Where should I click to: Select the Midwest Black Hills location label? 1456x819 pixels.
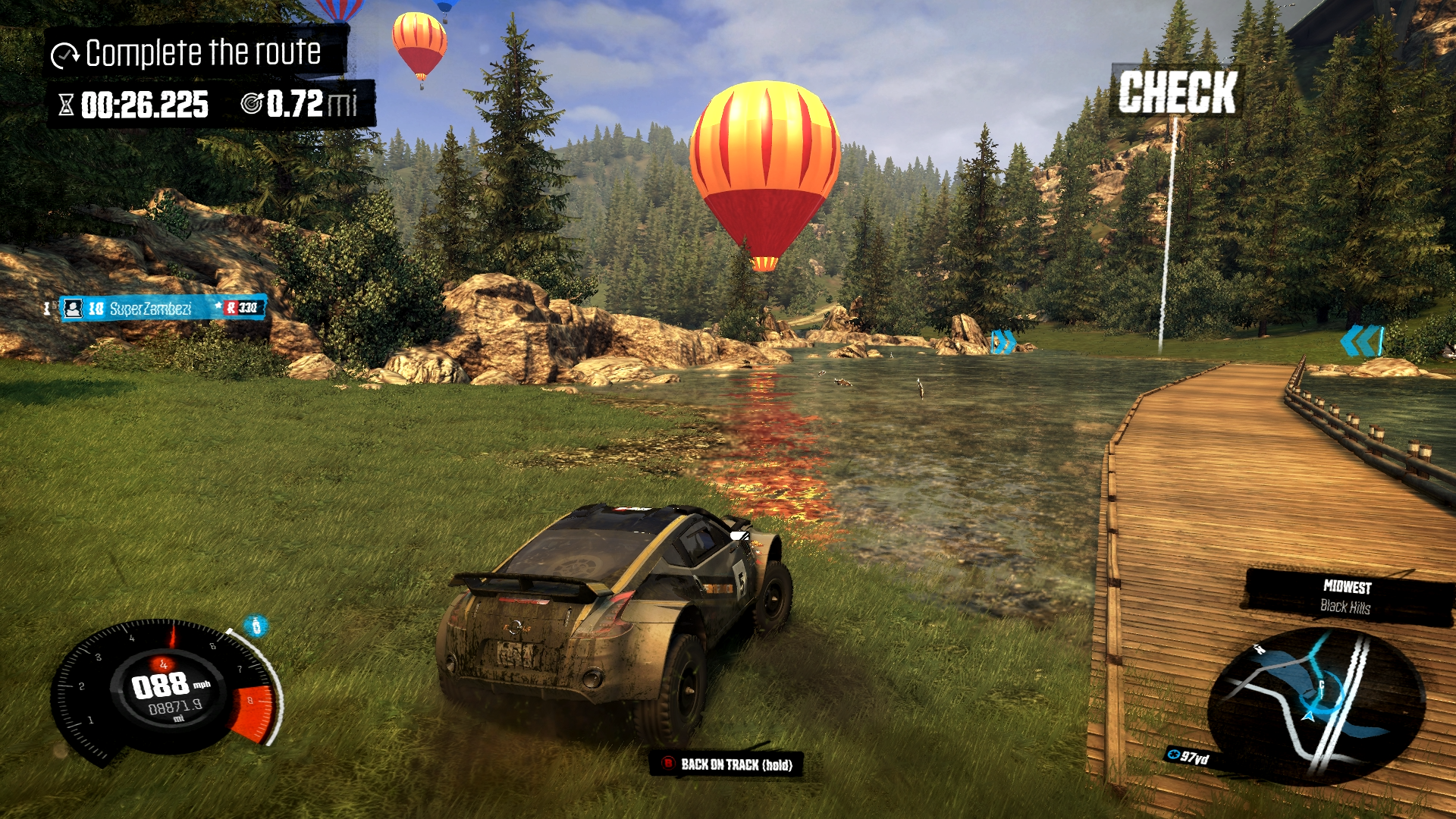click(1346, 597)
